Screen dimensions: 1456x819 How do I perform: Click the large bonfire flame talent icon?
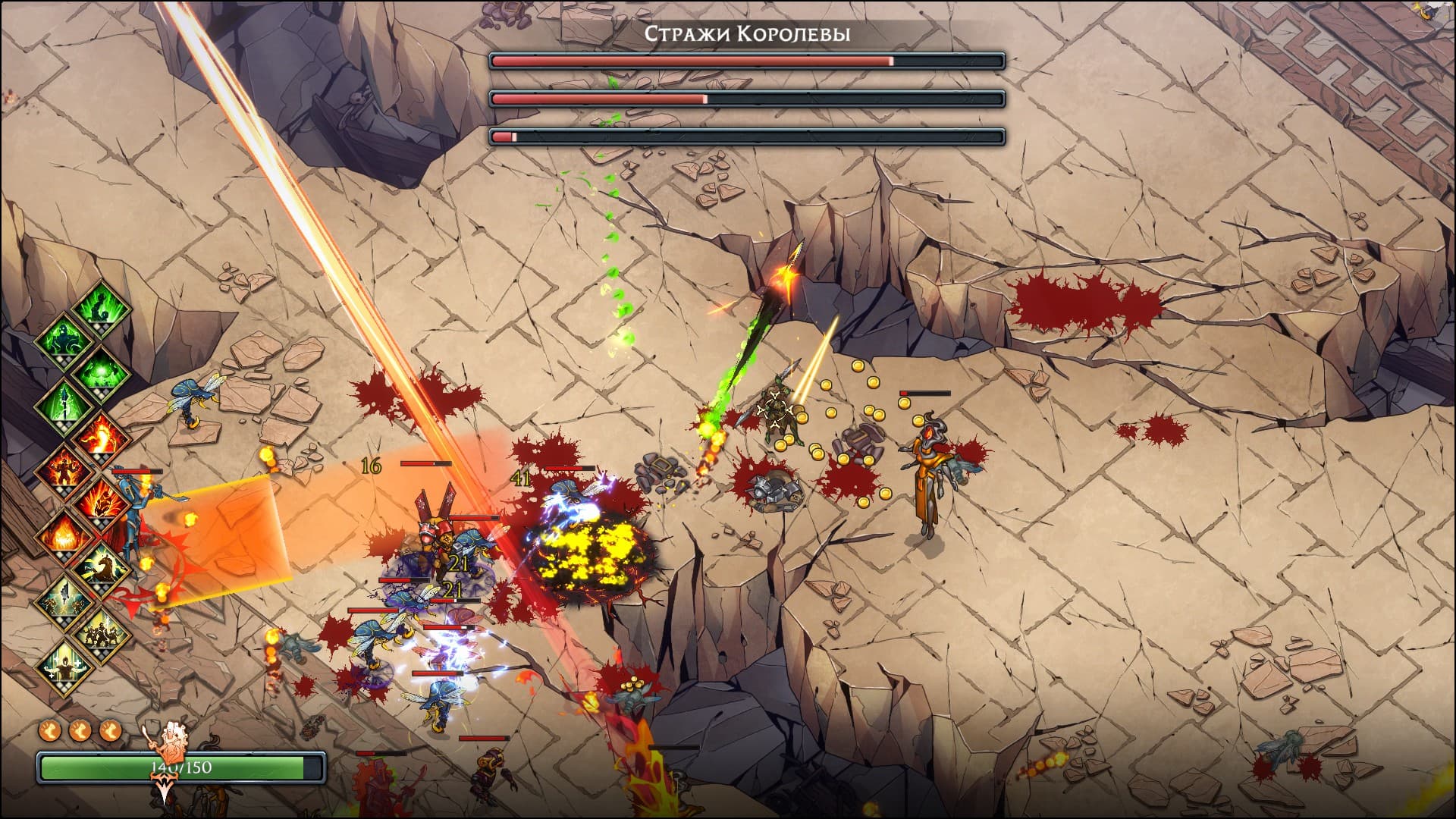click(x=64, y=533)
